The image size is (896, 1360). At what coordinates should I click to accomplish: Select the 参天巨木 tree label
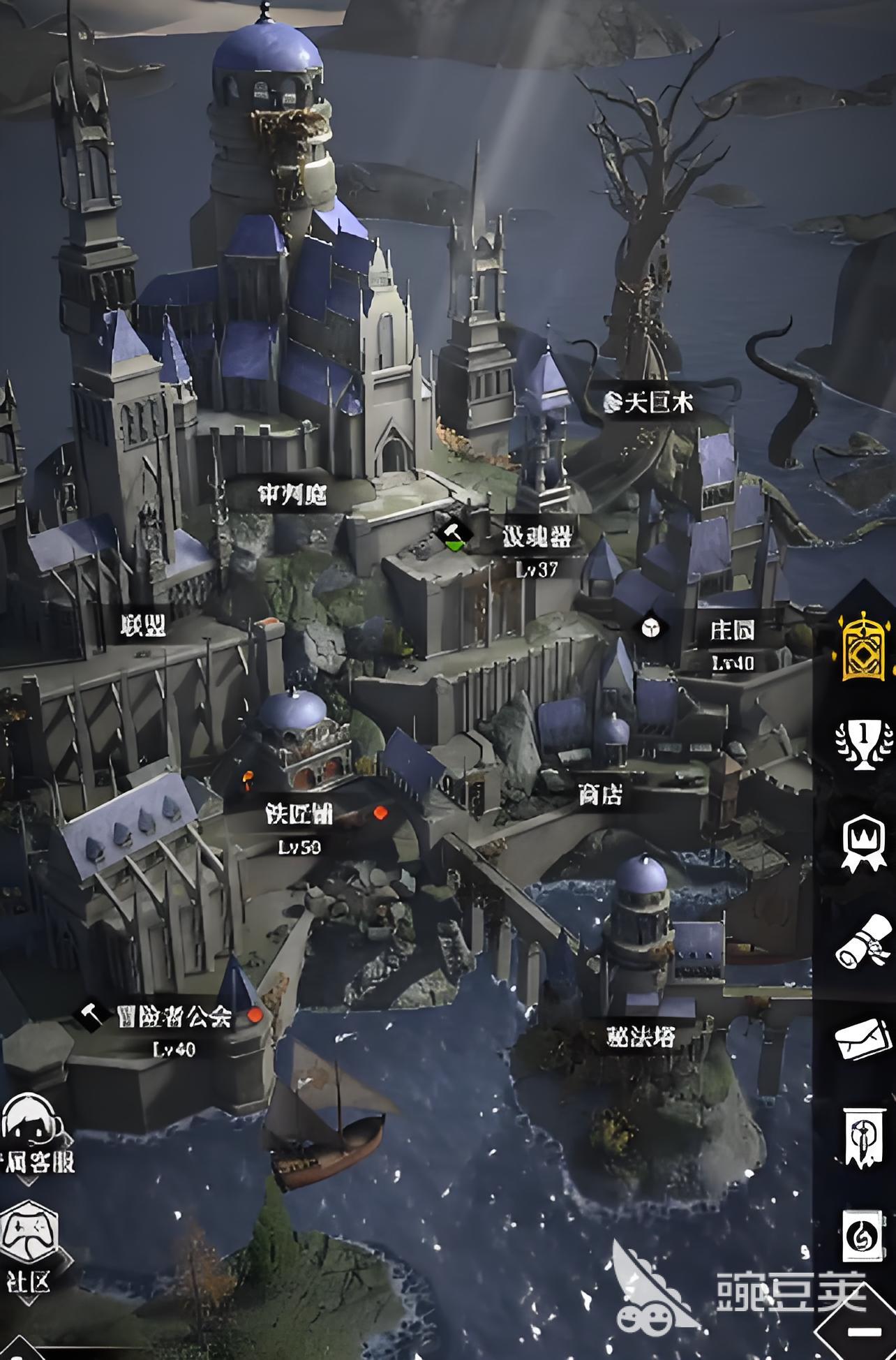click(x=649, y=402)
